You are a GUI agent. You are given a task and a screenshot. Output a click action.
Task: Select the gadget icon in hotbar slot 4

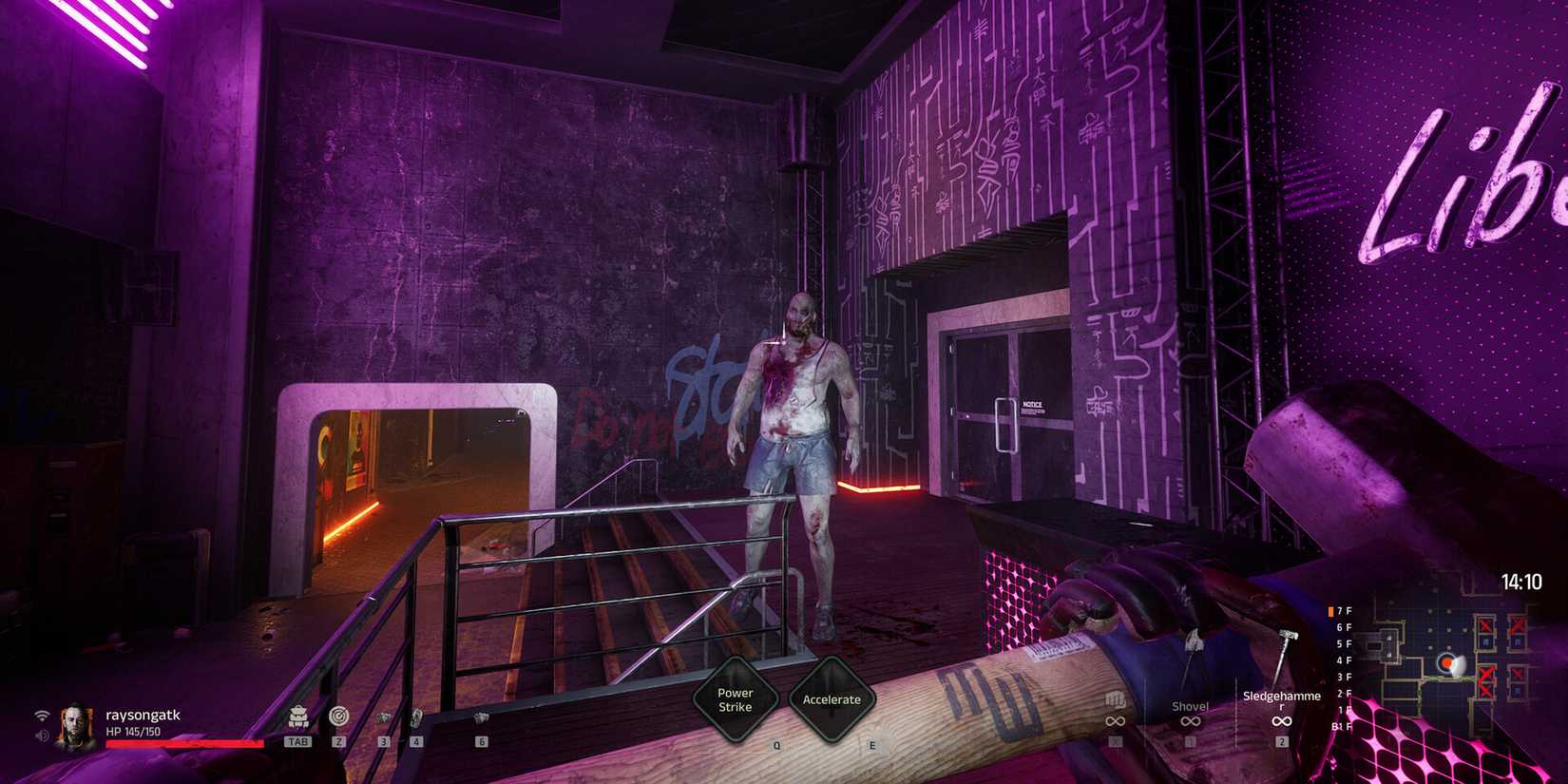(x=416, y=717)
